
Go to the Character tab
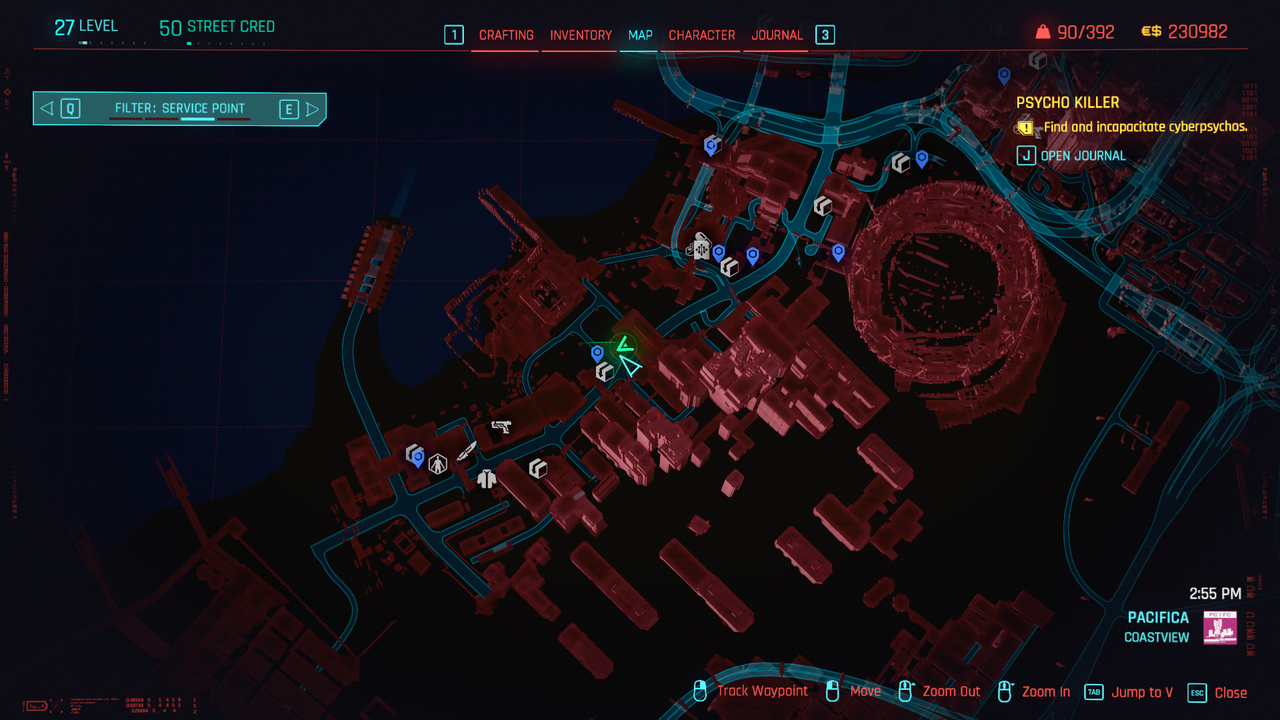tap(702, 35)
